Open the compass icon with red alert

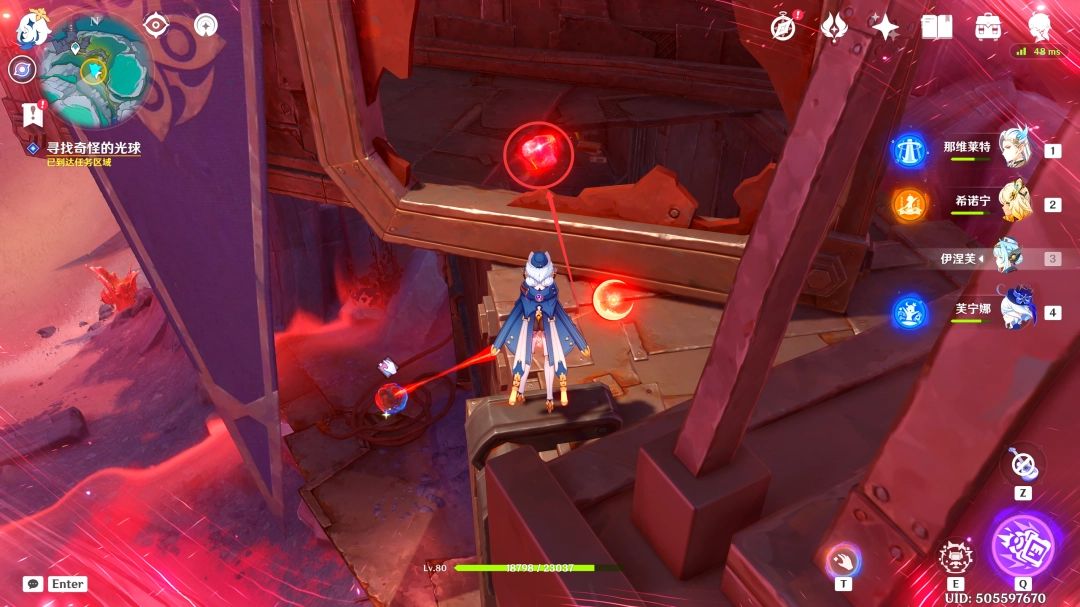click(783, 27)
